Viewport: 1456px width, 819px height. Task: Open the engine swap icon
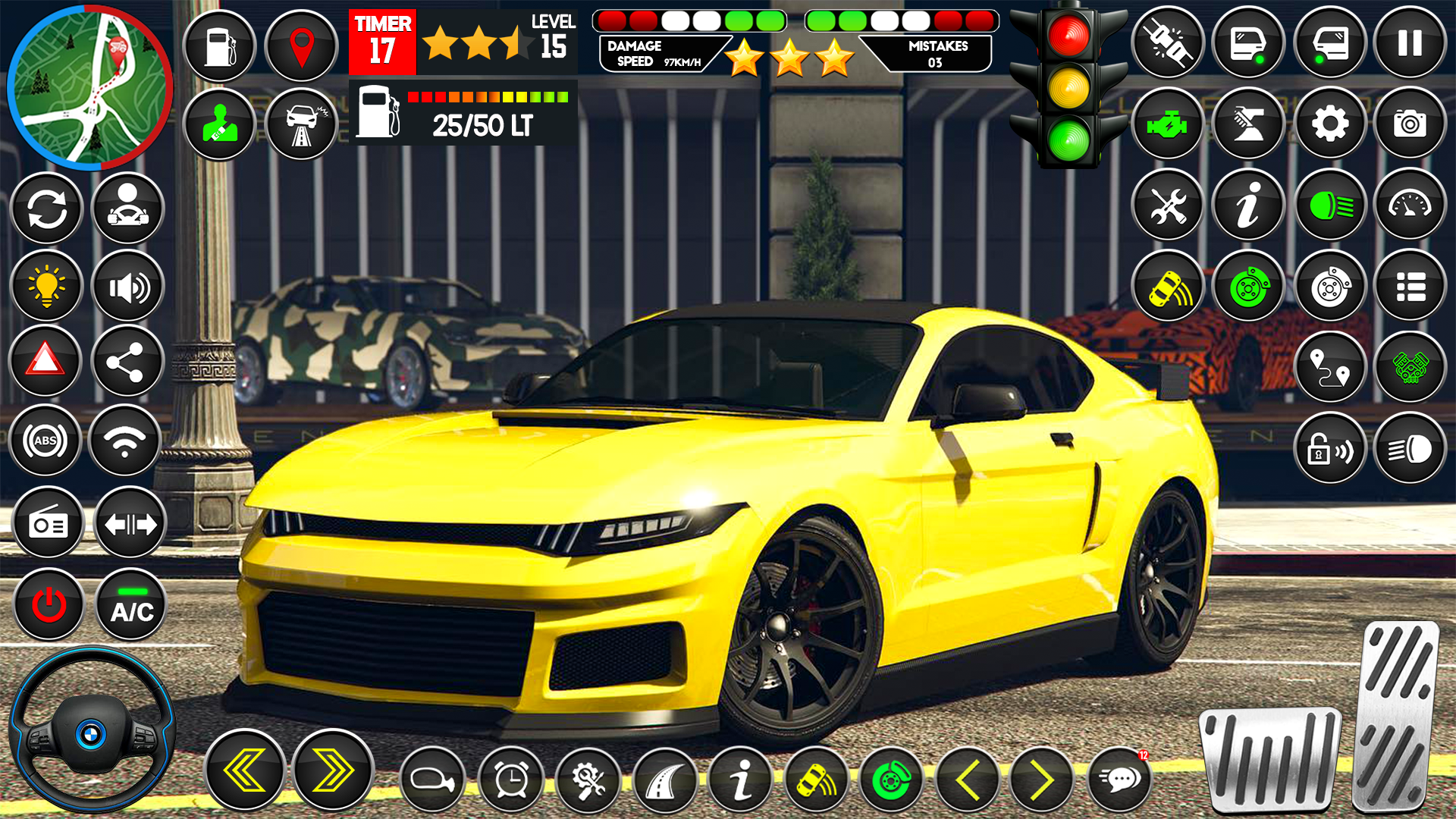[1410, 366]
